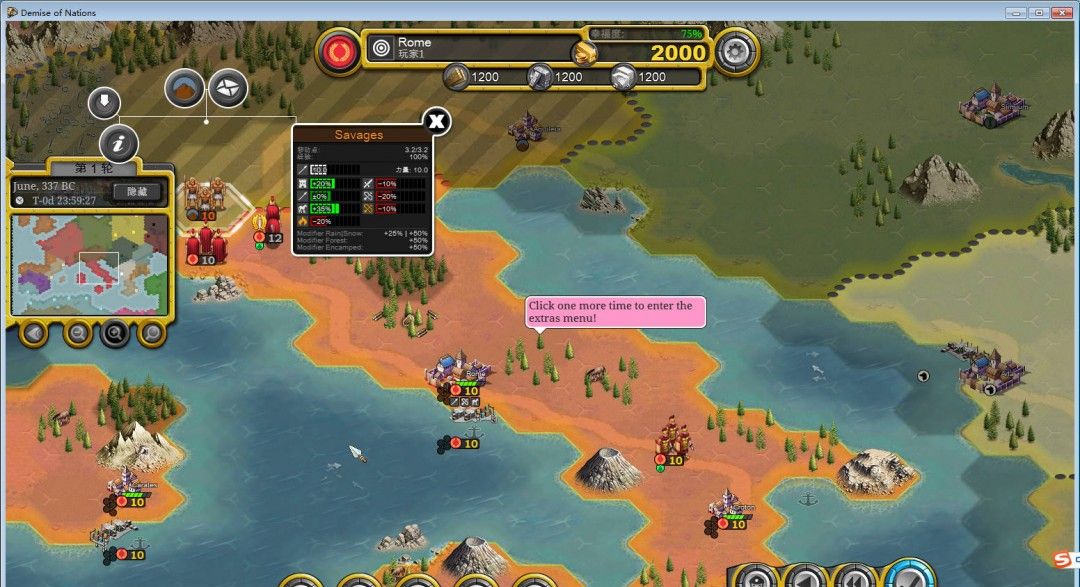The width and height of the screenshot is (1080, 587).
Task: Choose the envelope unit action icon
Action: tap(228, 89)
